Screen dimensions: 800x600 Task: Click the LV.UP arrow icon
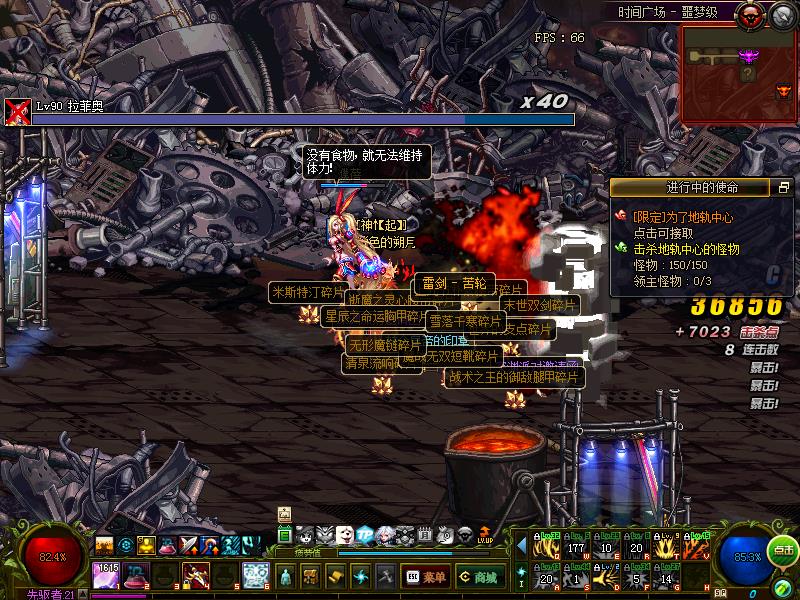coord(485,535)
